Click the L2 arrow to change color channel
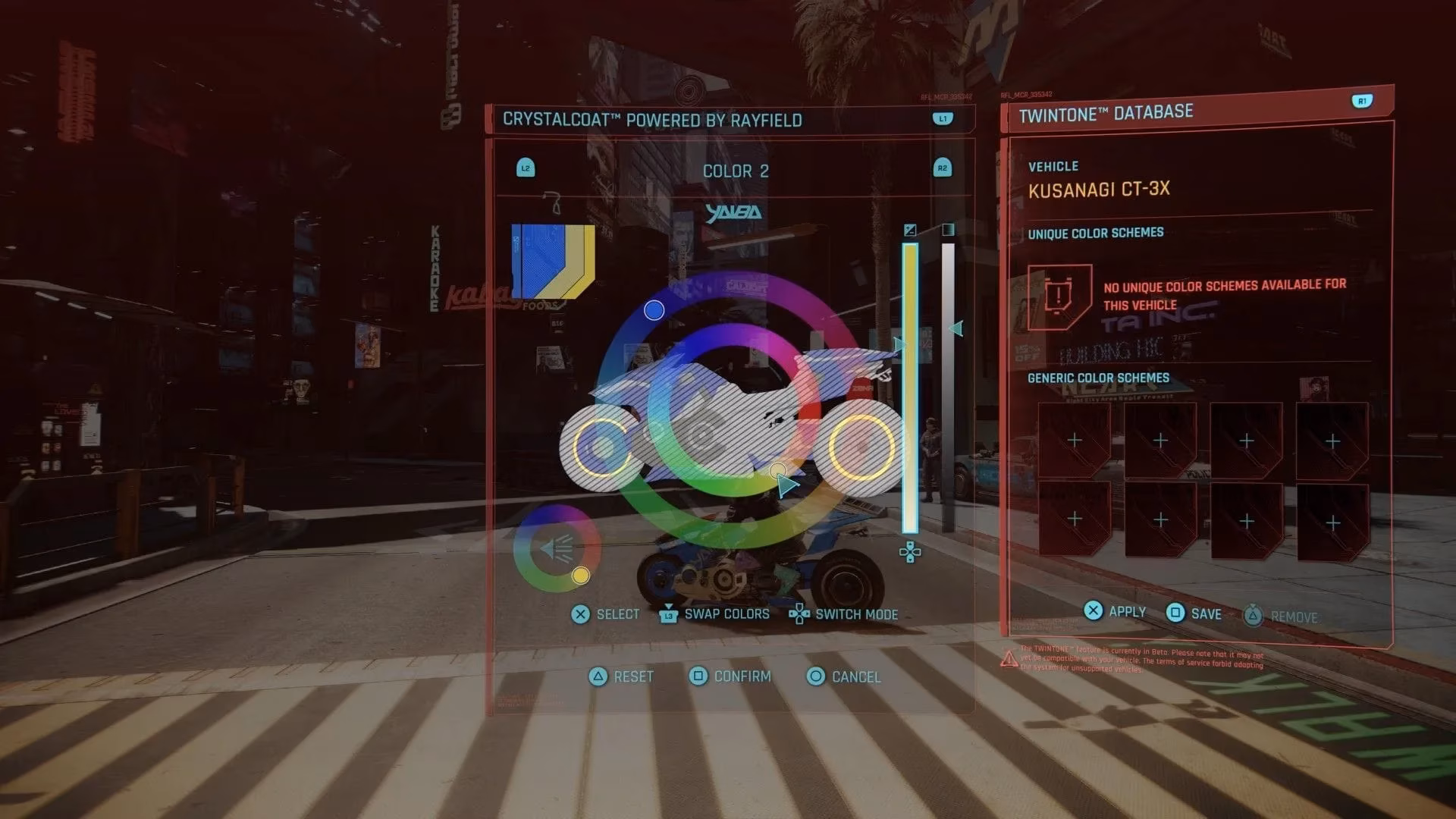 [526, 168]
